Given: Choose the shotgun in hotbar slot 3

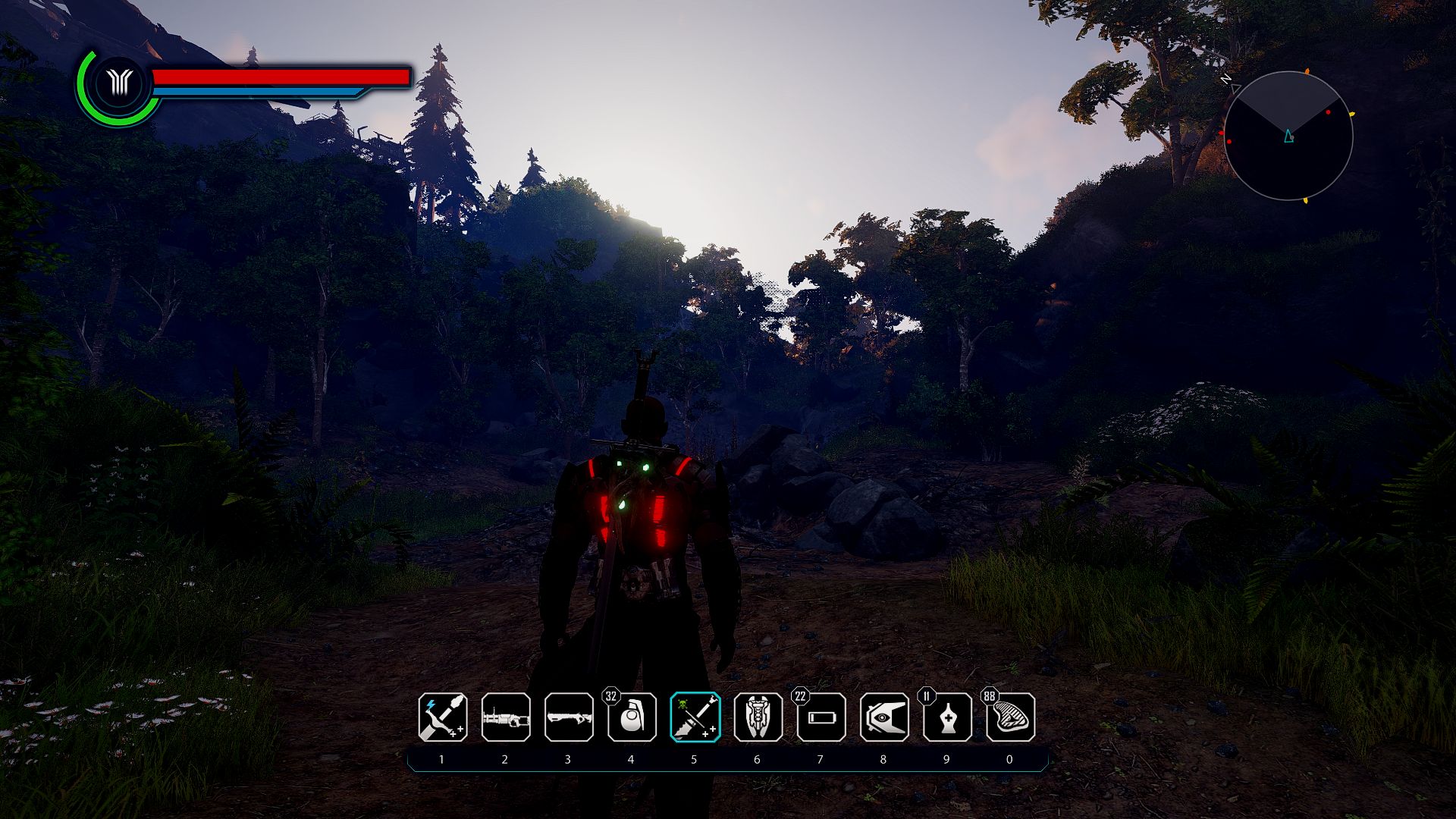Looking at the screenshot, I should click(569, 717).
